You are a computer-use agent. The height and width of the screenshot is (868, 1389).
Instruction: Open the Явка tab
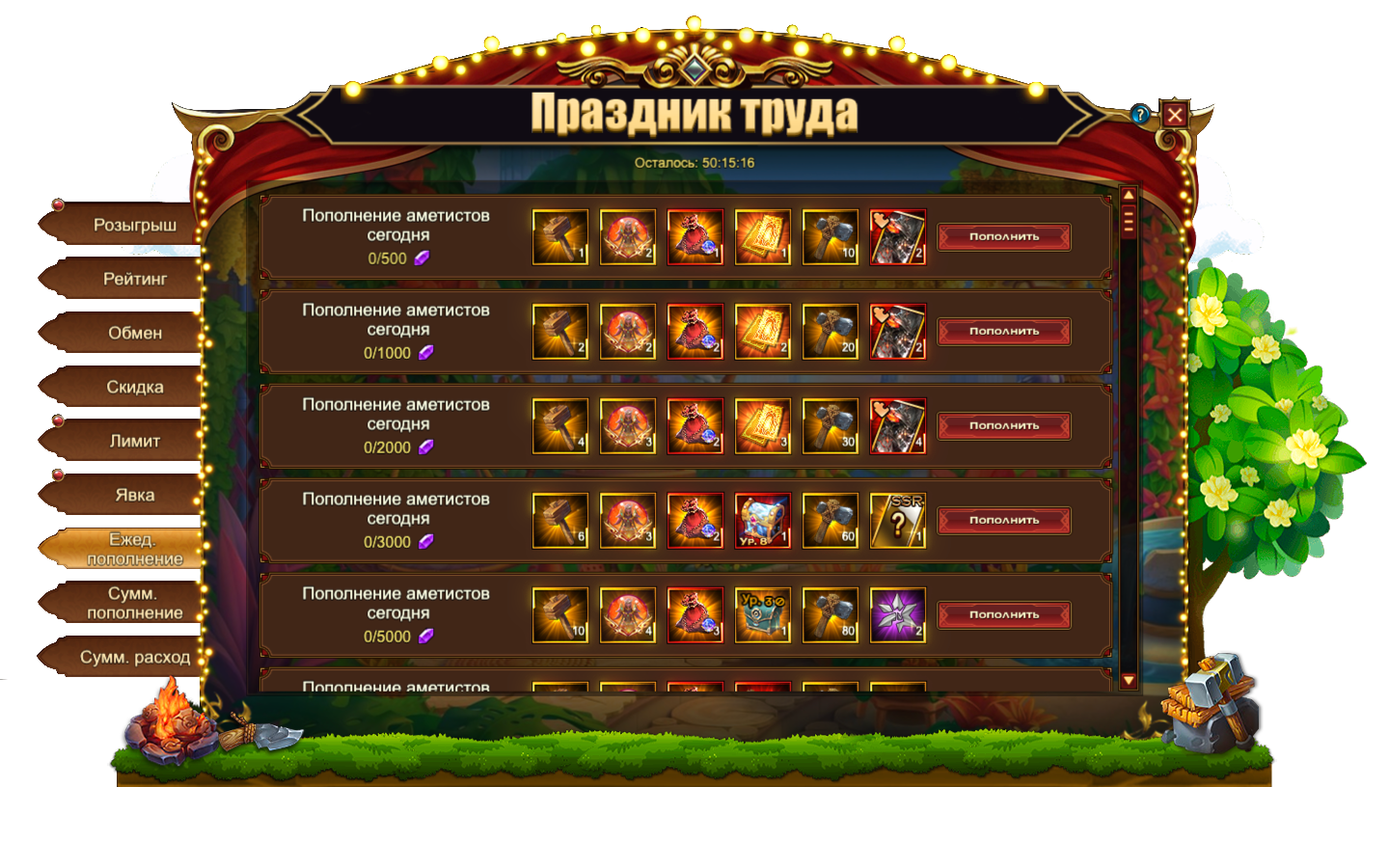coord(134,496)
